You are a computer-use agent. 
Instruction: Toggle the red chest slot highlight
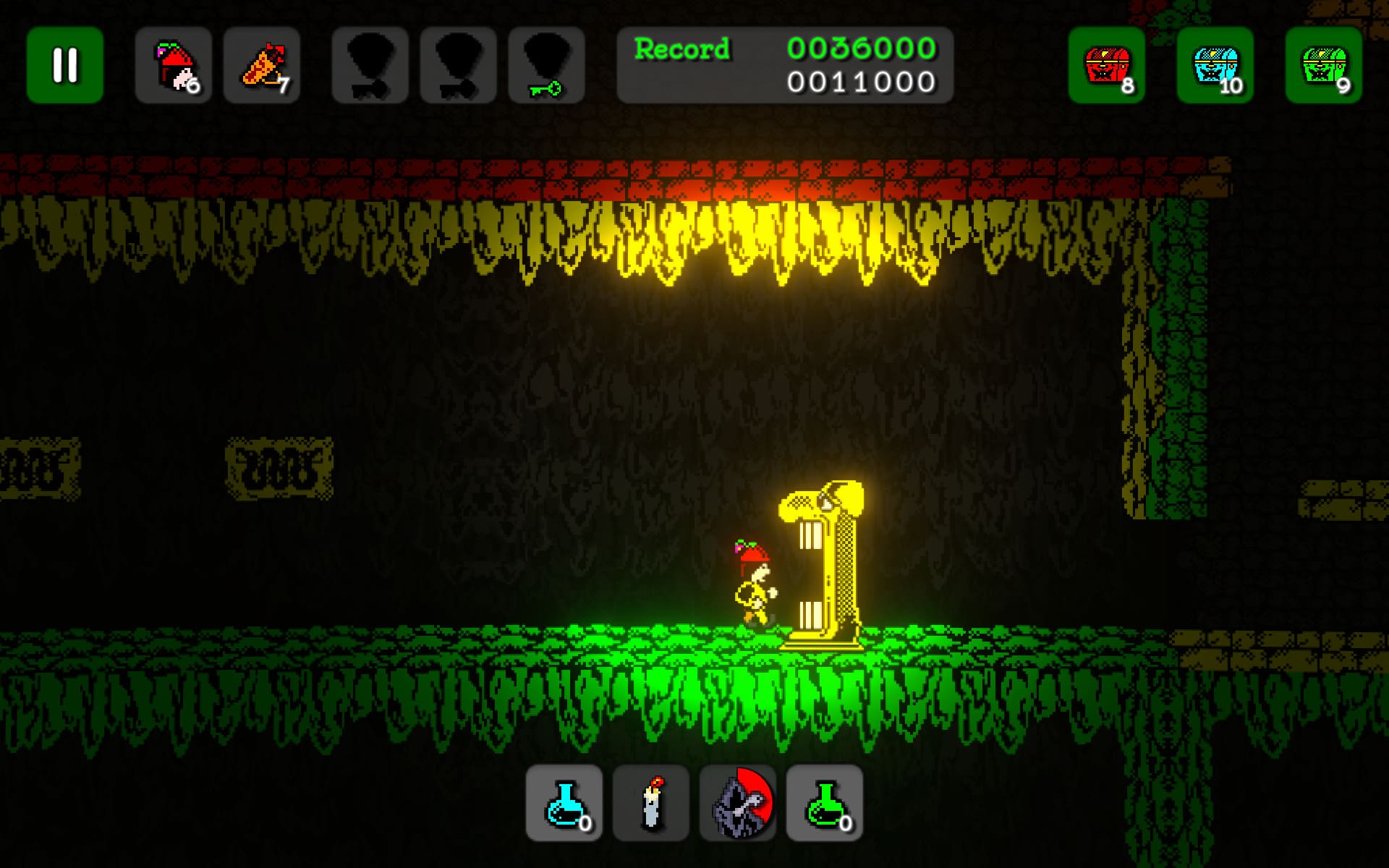tap(1105, 66)
